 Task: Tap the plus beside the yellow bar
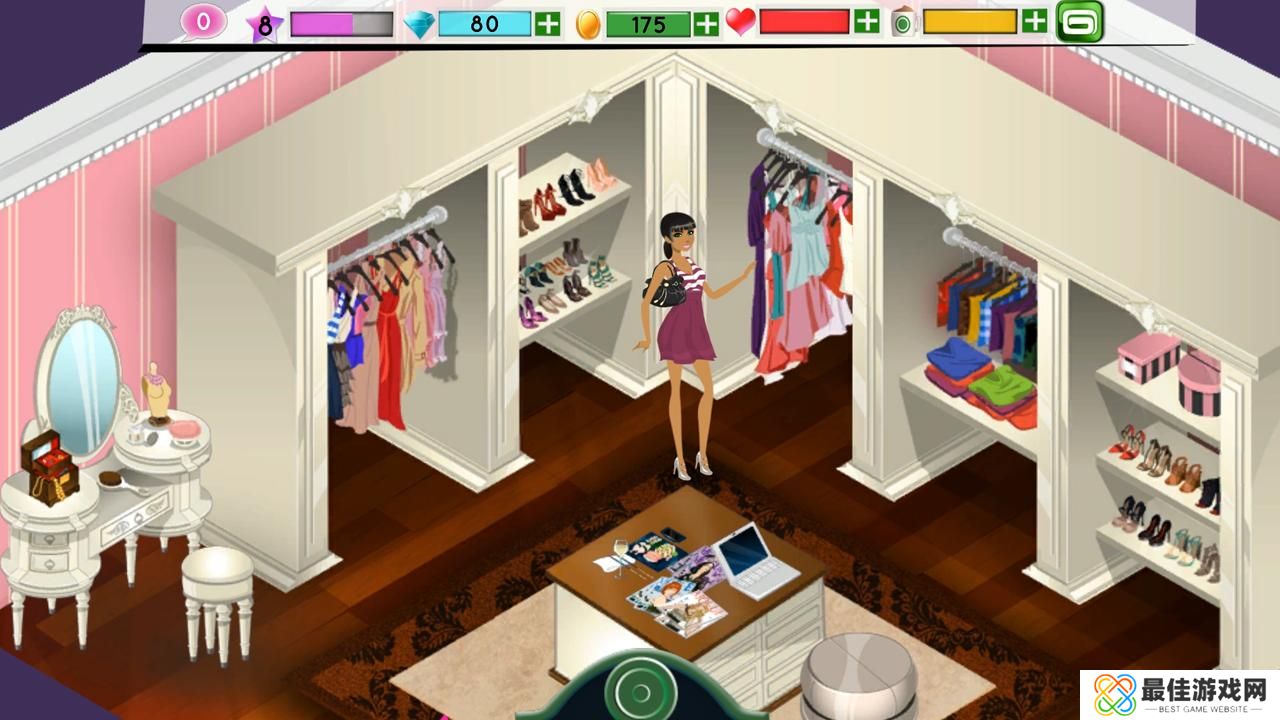tap(1035, 20)
